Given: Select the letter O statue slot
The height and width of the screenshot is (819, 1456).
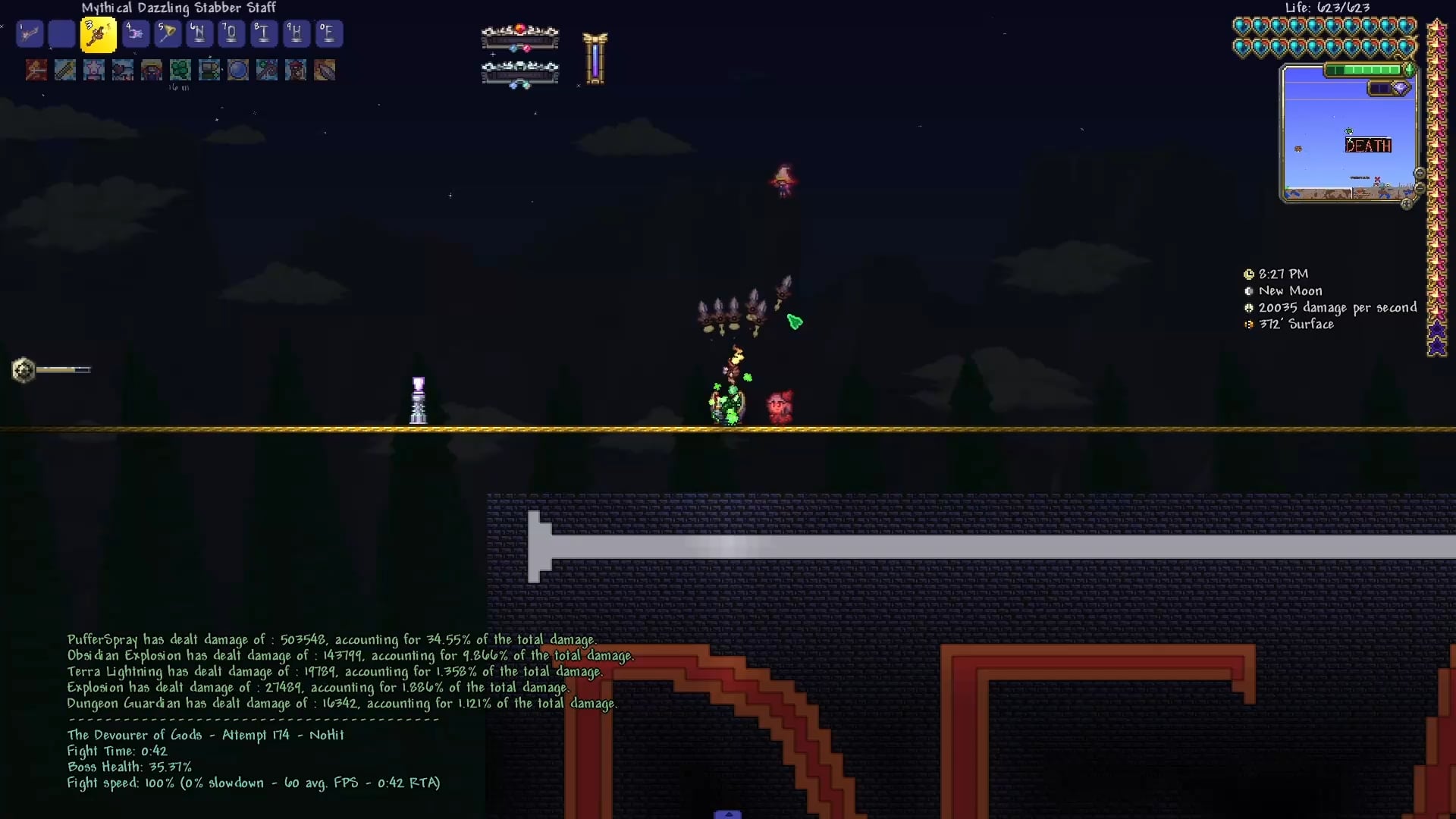Looking at the screenshot, I should coord(231,34).
